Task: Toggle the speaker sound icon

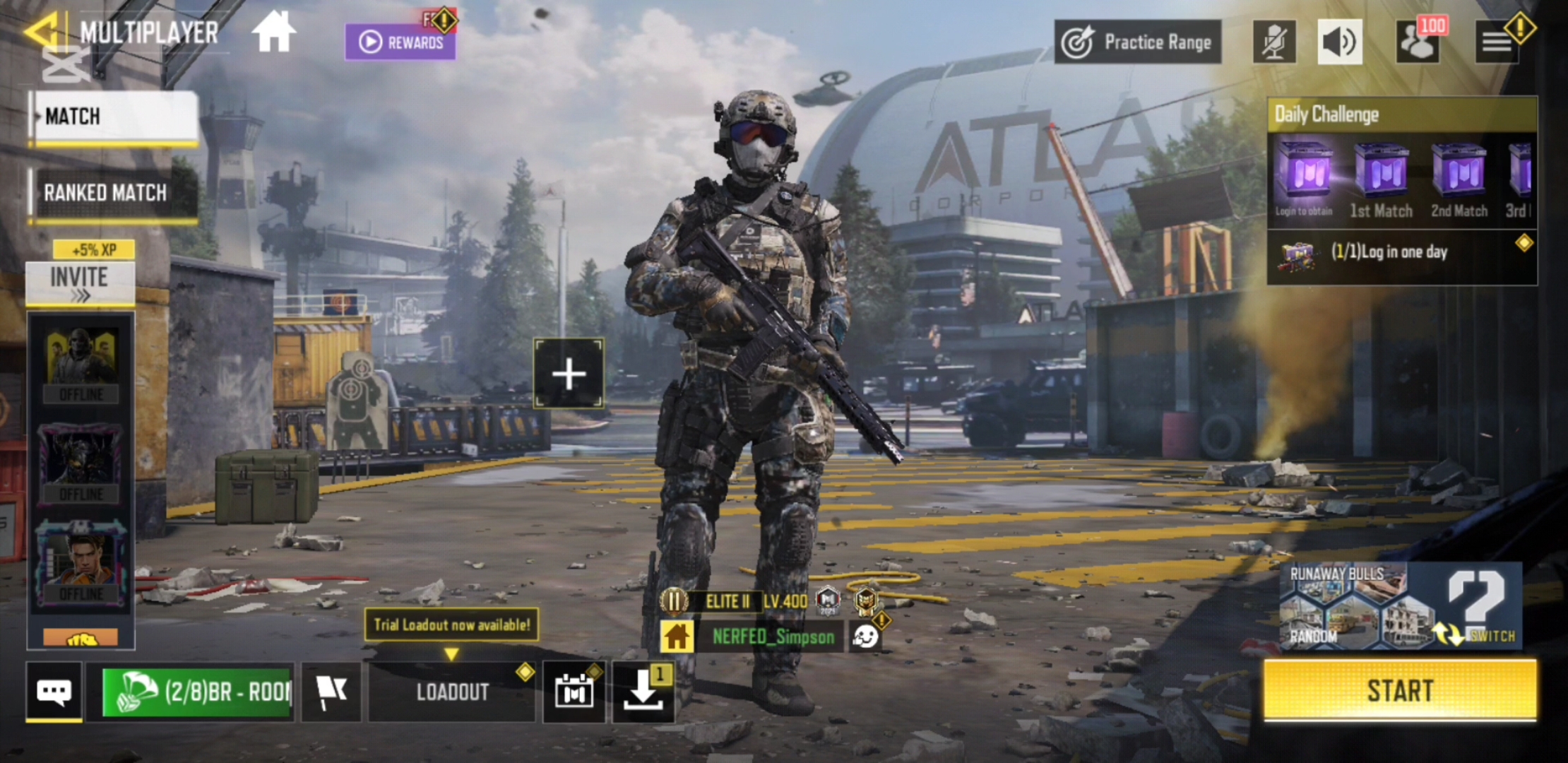Action: tap(1339, 42)
